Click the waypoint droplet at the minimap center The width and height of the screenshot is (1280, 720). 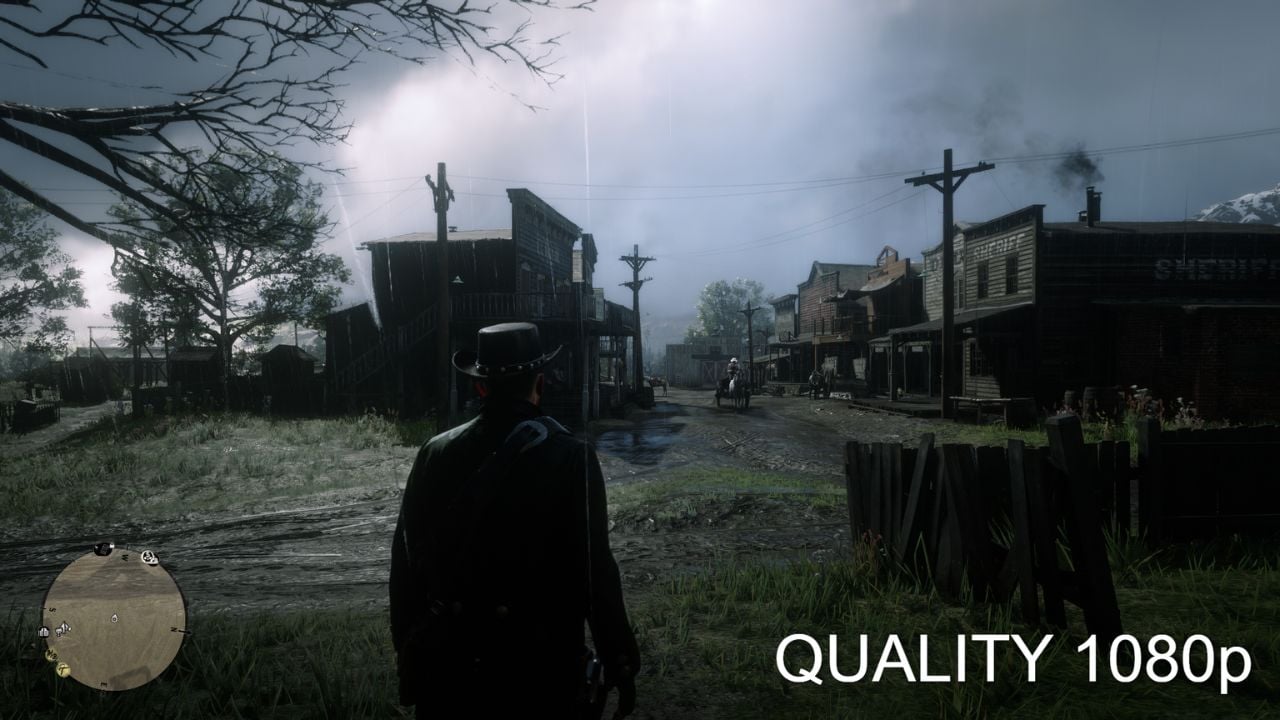[x=114, y=617]
